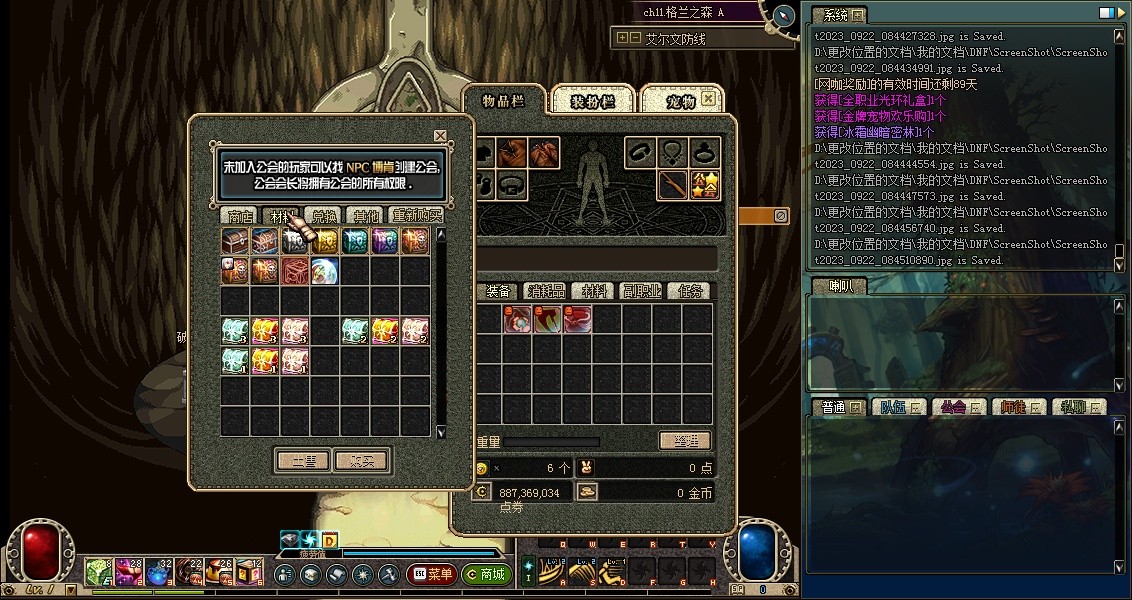The width and height of the screenshot is (1132, 600).
Task: Click the 整理 sort inventory button
Action: pyautogui.click(x=685, y=441)
